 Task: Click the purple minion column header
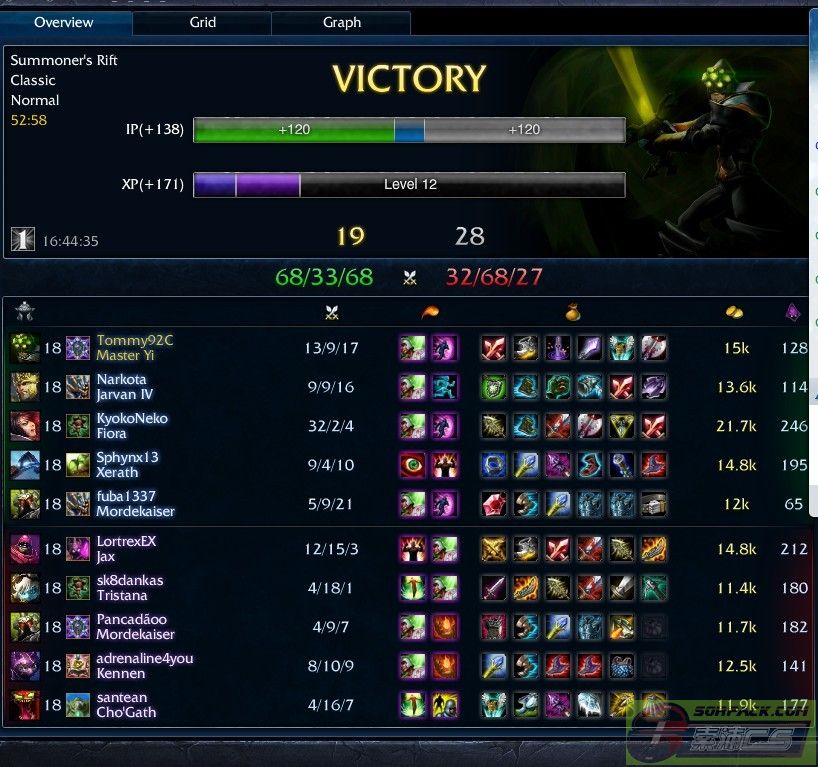click(793, 313)
